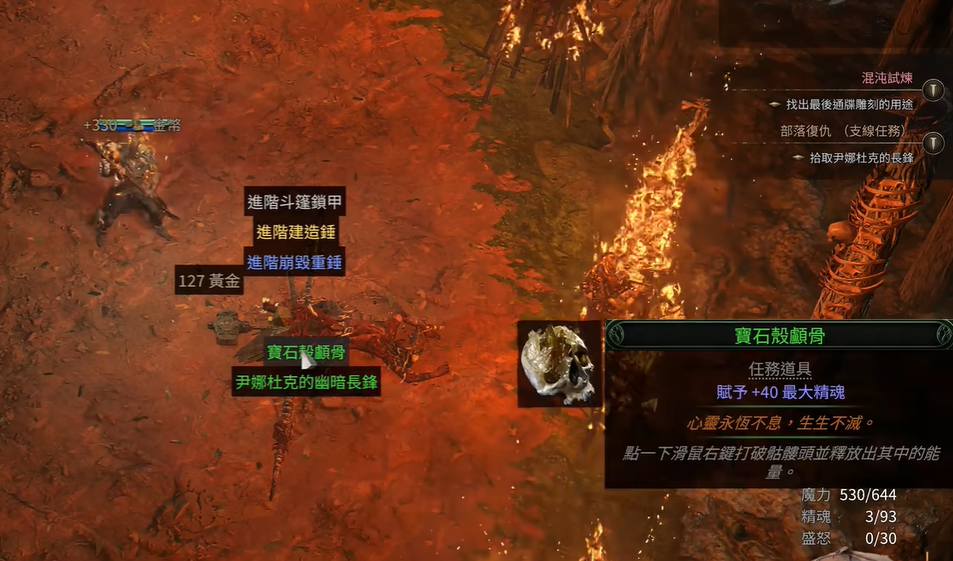This screenshot has width=953, height=561.
Task: Pick up the 進階斗篷鎖甲 loot label
Action: (295, 202)
